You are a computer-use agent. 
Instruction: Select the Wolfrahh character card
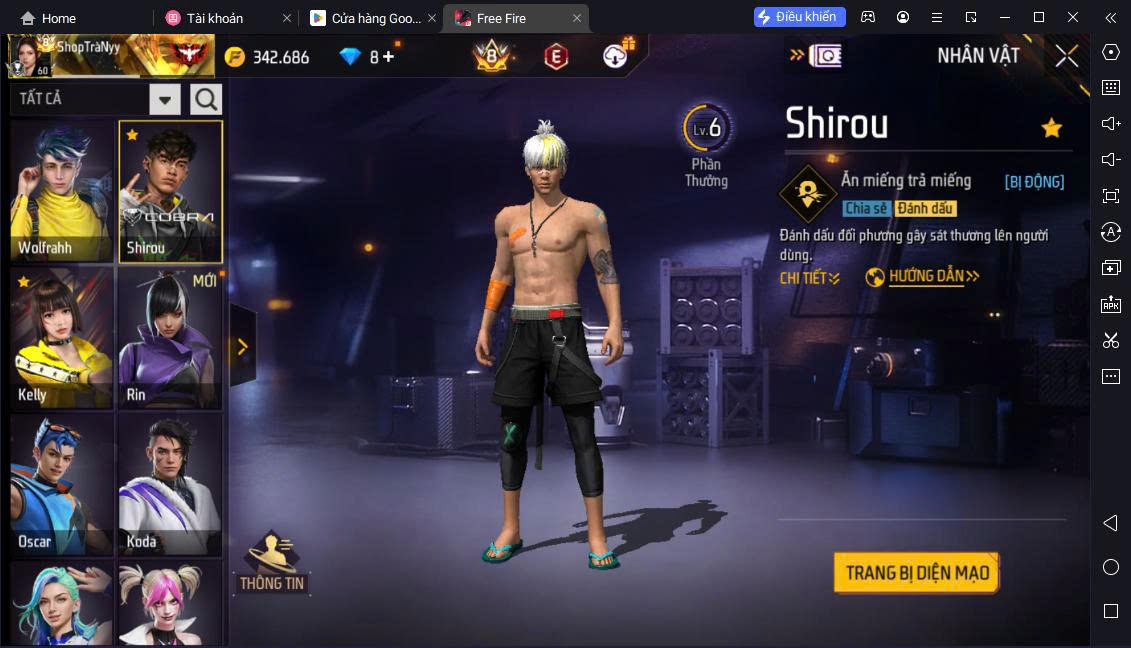point(62,190)
